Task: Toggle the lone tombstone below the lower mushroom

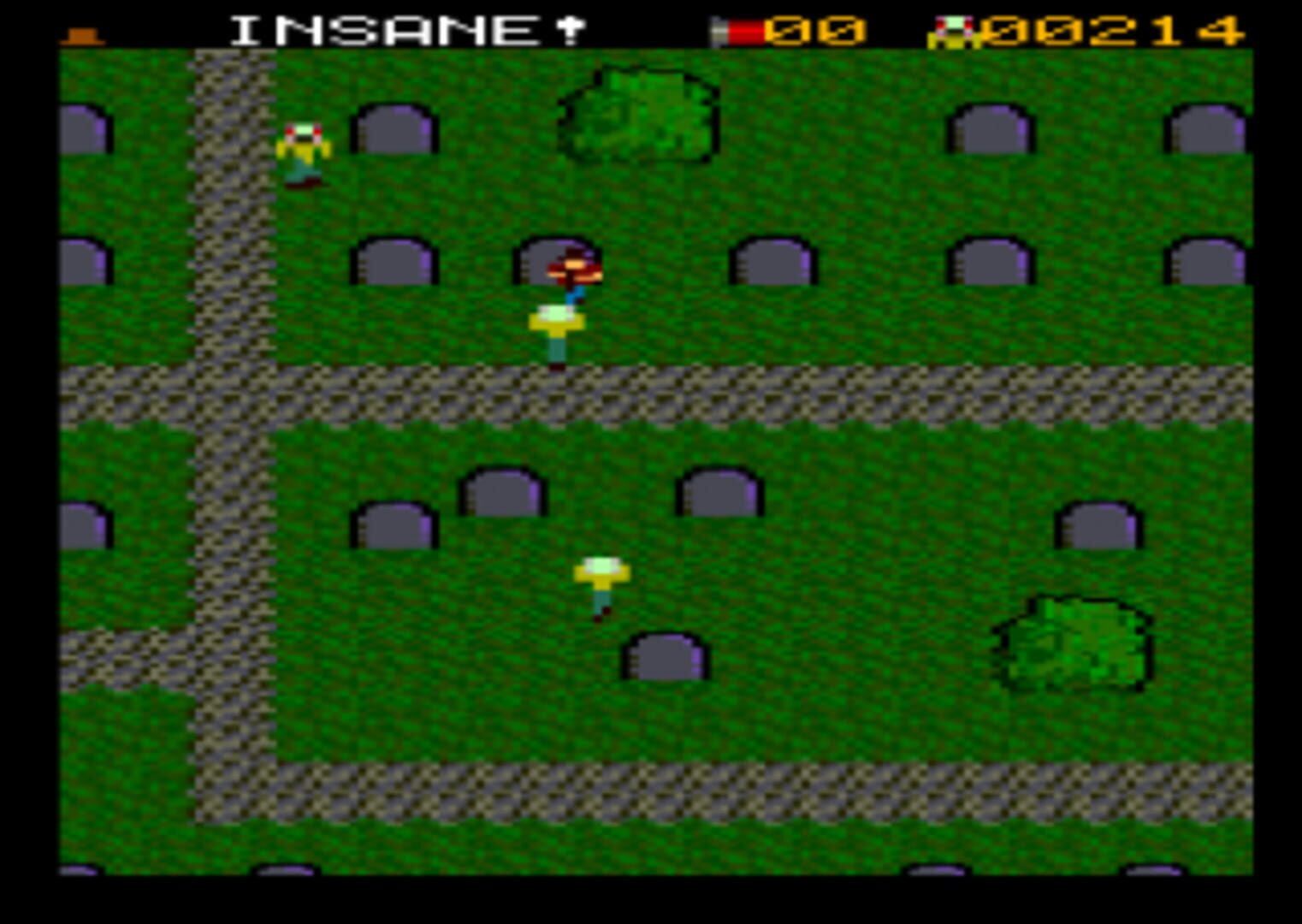Action: pos(666,659)
